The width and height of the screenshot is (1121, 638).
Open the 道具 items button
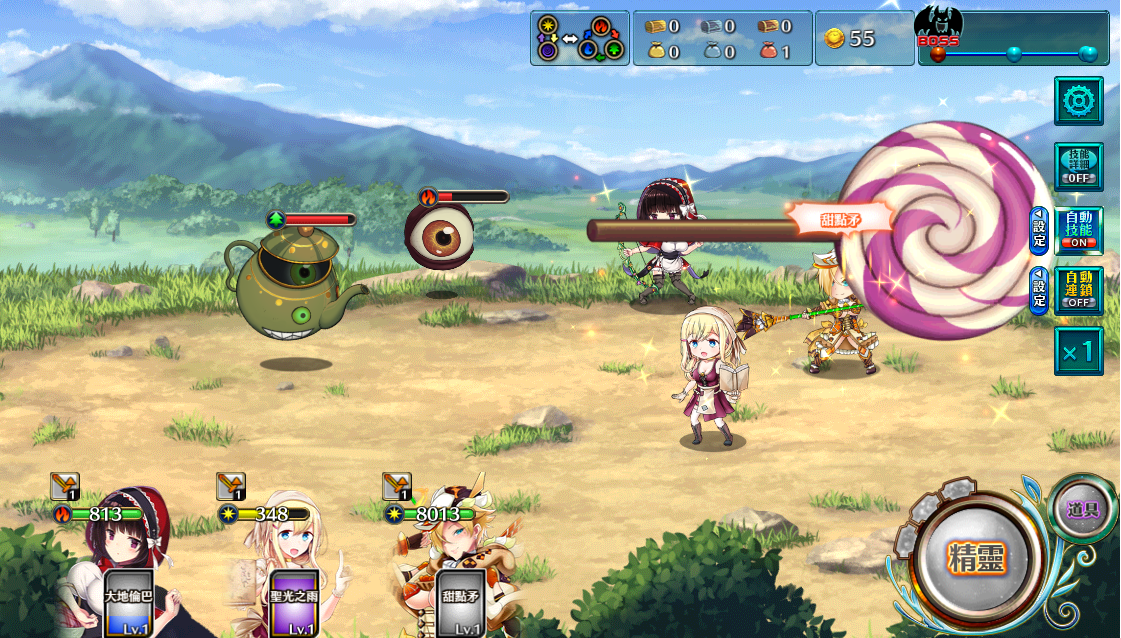pos(1083,509)
